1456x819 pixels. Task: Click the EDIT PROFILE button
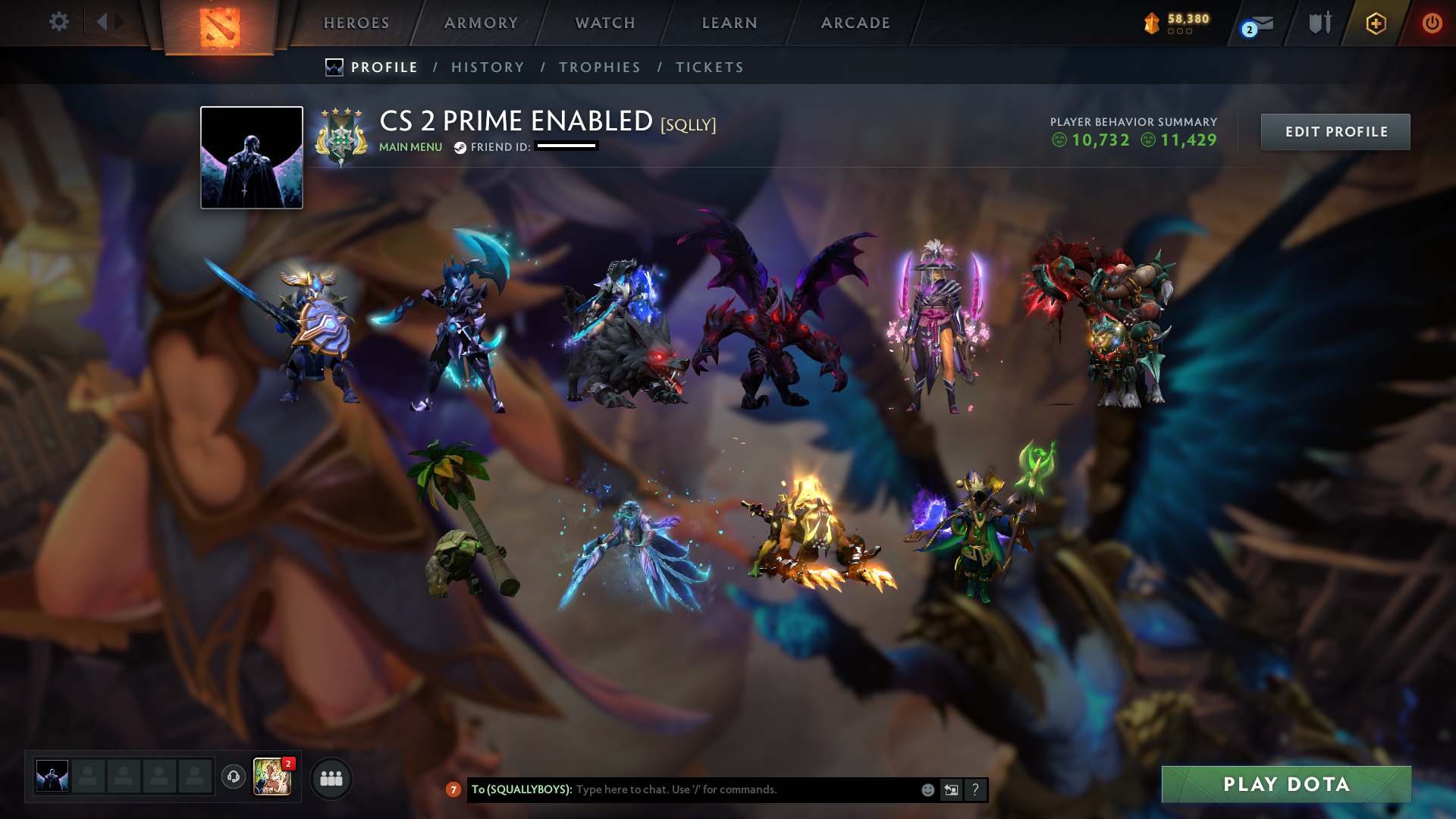(x=1335, y=131)
